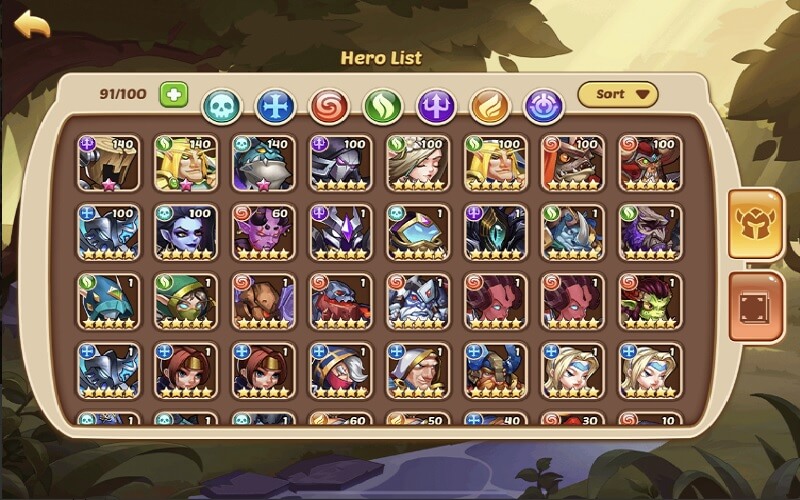Select the hooded bearded priest hero

(418, 371)
